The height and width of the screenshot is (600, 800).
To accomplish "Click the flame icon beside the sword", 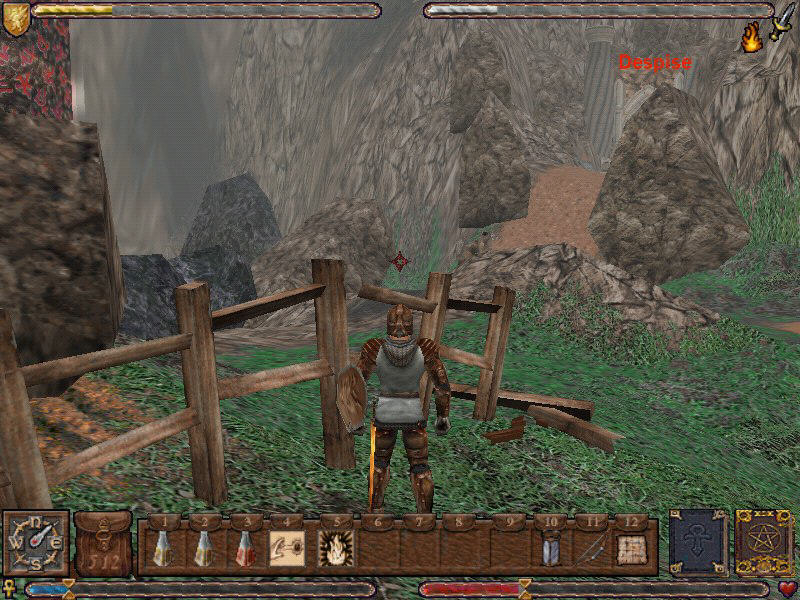I will (x=751, y=38).
